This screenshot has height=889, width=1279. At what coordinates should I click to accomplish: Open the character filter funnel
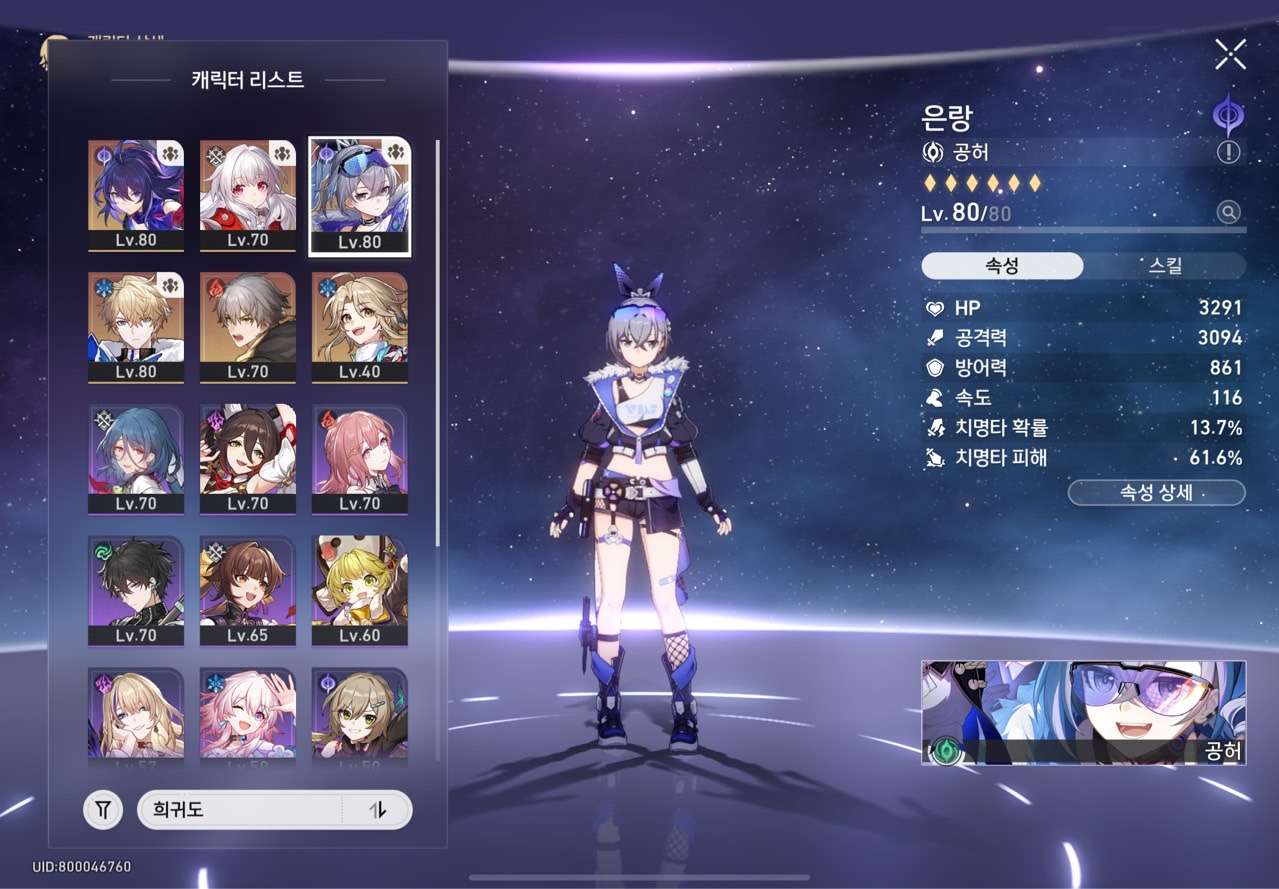coord(103,810)
